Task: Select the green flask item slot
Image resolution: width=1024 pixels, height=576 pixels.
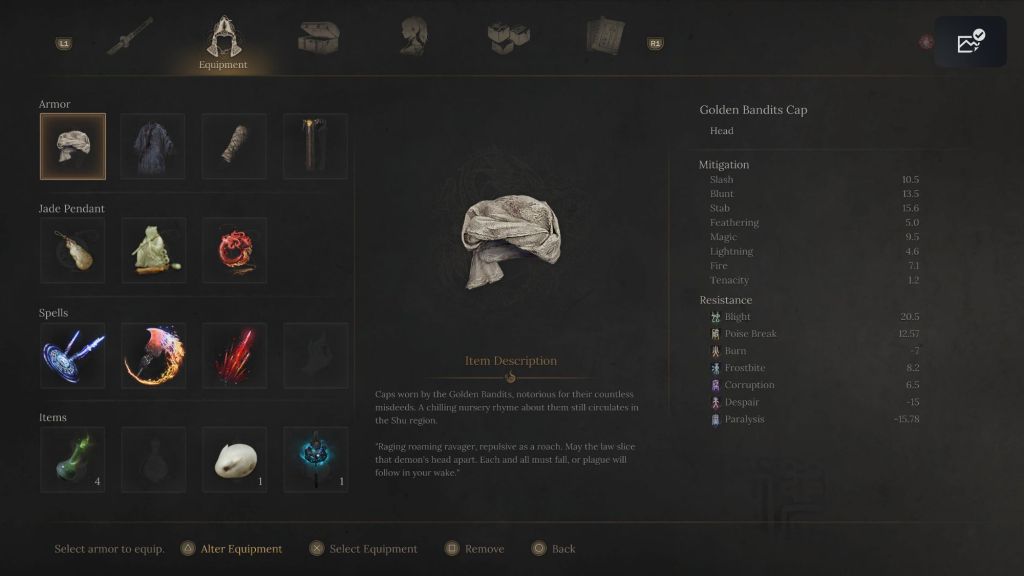Action: pos(73,459)
